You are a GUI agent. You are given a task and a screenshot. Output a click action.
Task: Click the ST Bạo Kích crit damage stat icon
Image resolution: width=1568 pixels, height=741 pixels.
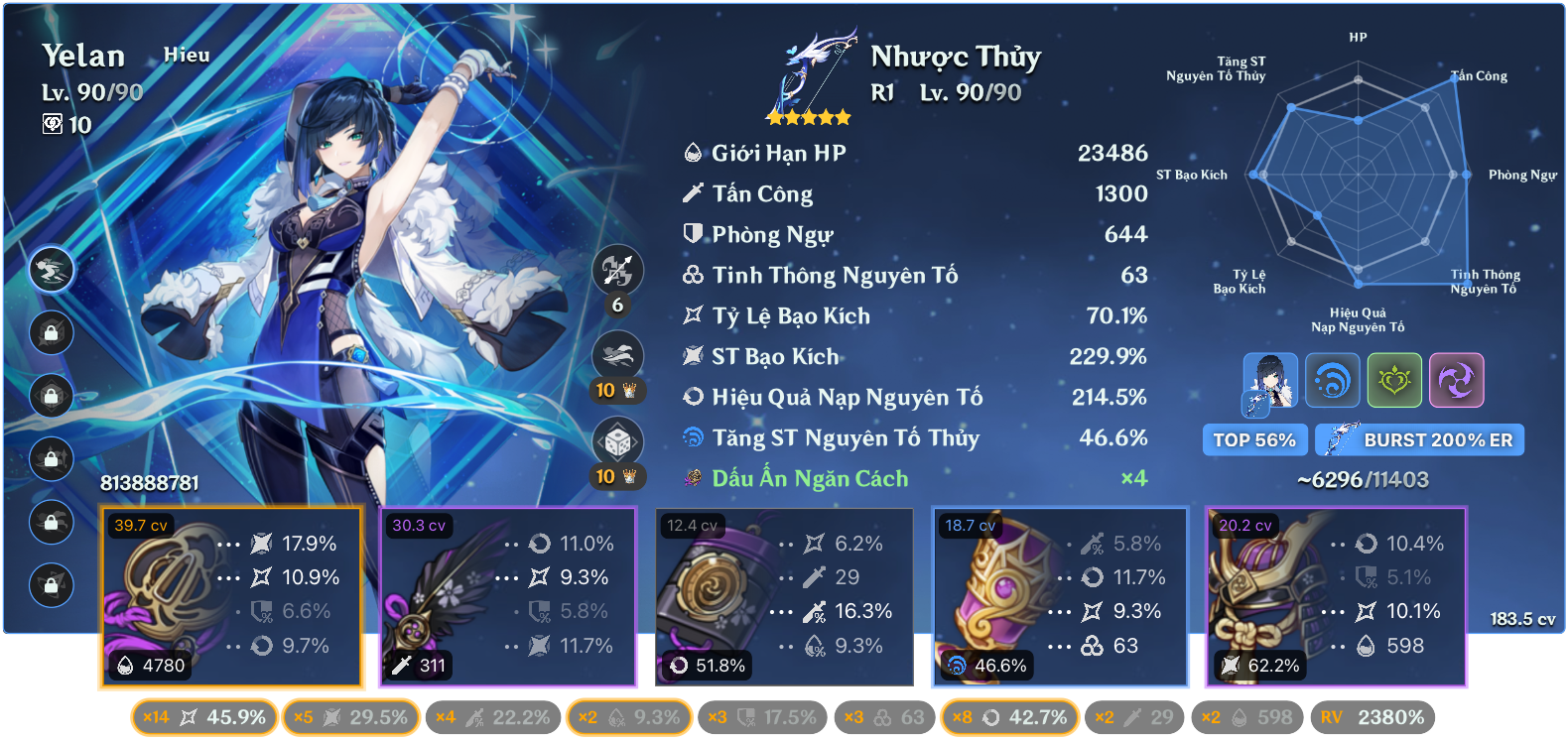click(692, 356)
